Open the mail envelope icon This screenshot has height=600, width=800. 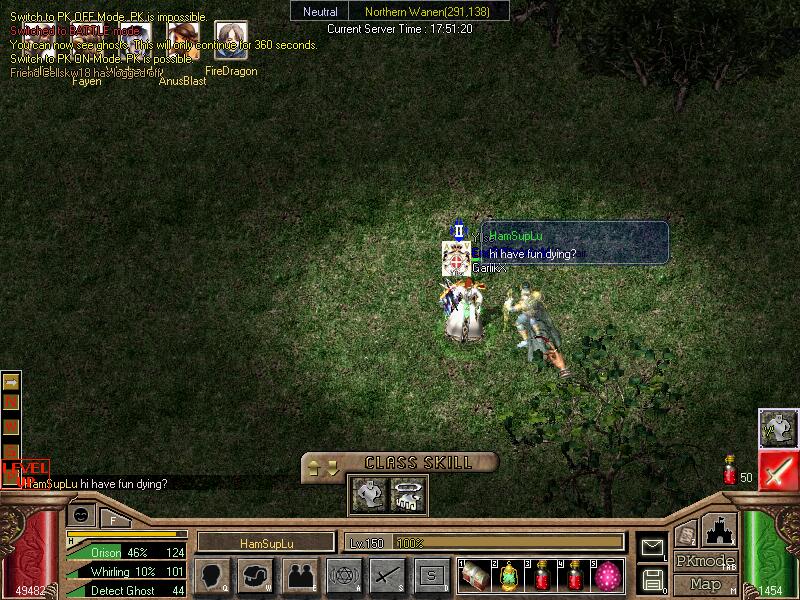pyautogui.click(x=652, y=547)
